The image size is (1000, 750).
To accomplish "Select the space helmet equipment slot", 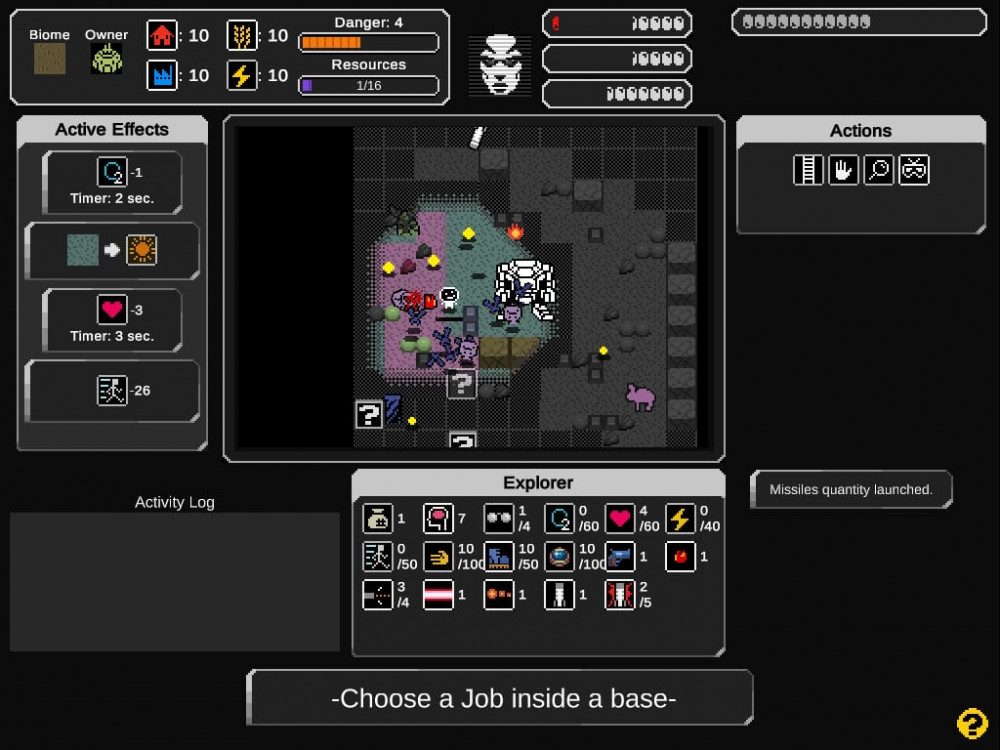I will [559, 557].
